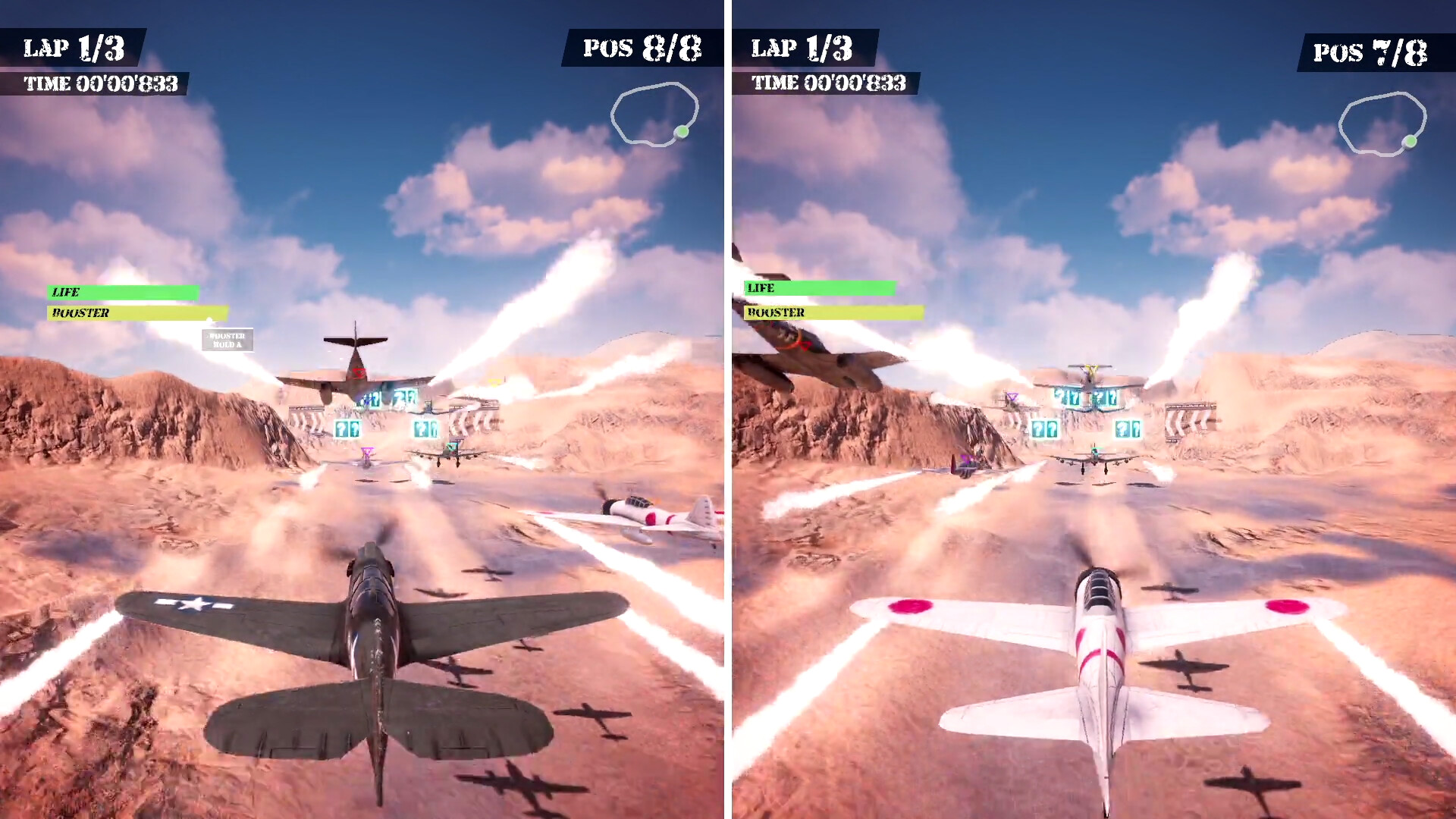Toggle the LIFE bar on right screen
The height and width of the screenshot is (819, 1456).
tap(819, 289)
